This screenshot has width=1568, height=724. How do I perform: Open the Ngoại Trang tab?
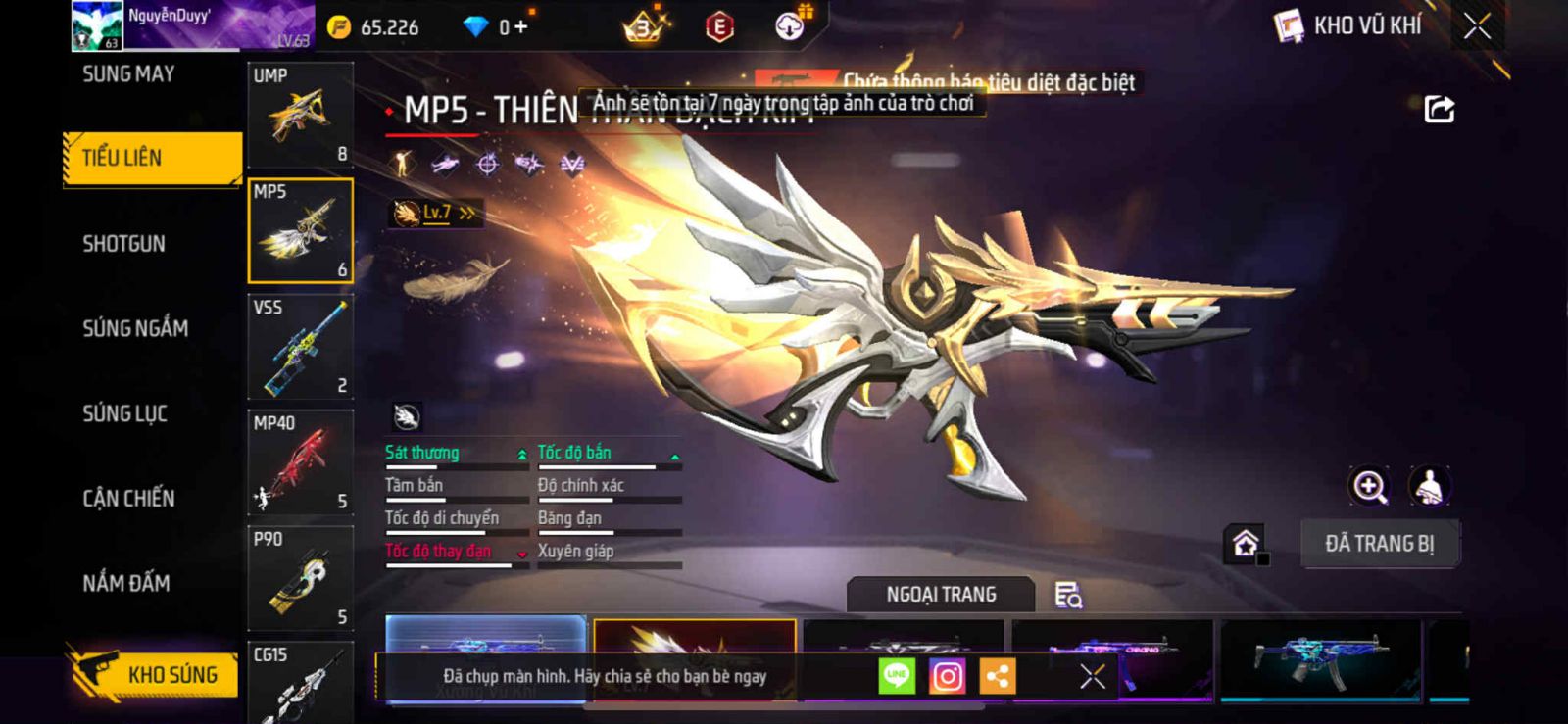point(941,595)
